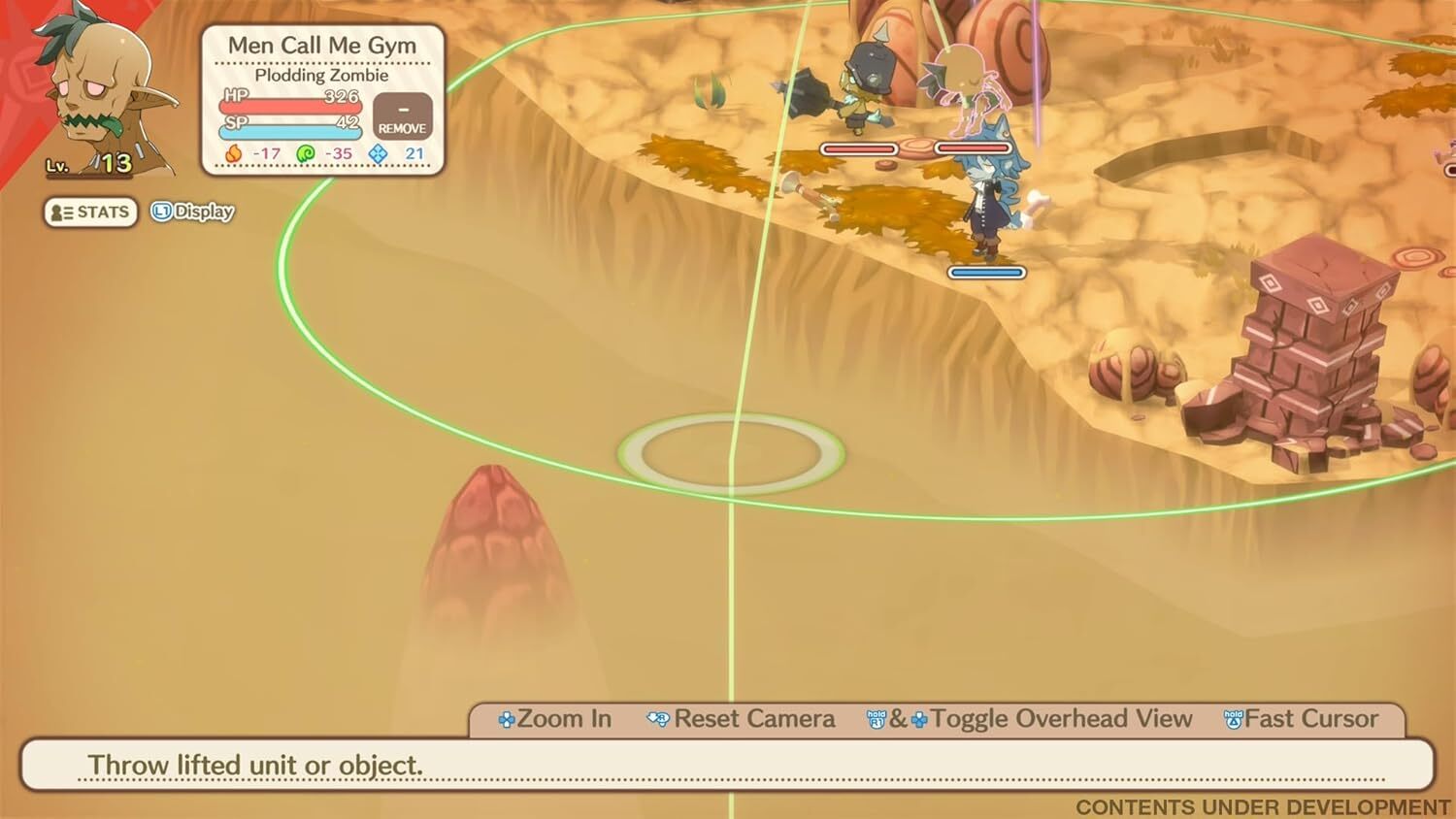Select the right-stick icon beside Reset Camera
The width and height of the screenshot is (1456, 819).
point(656,718)
